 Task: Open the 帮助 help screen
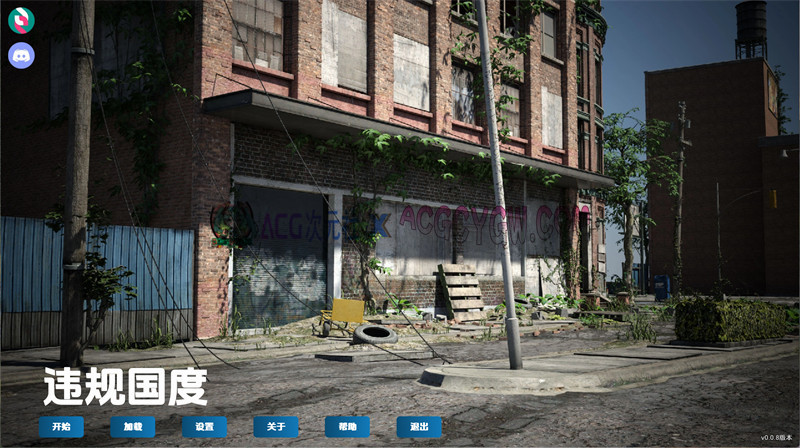pos(347,427)
